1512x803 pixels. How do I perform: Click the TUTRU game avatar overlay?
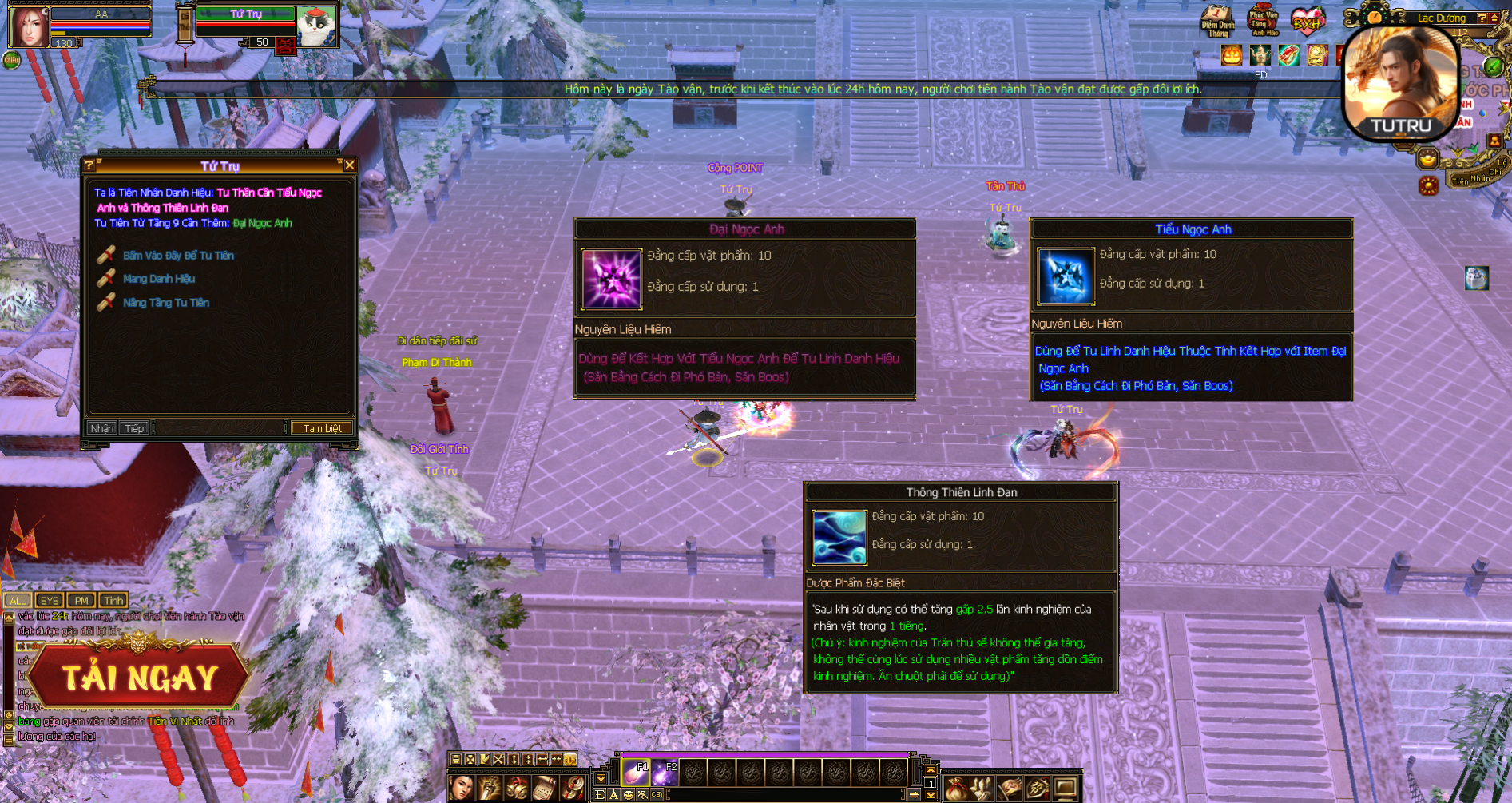(x=1401, y=84)
